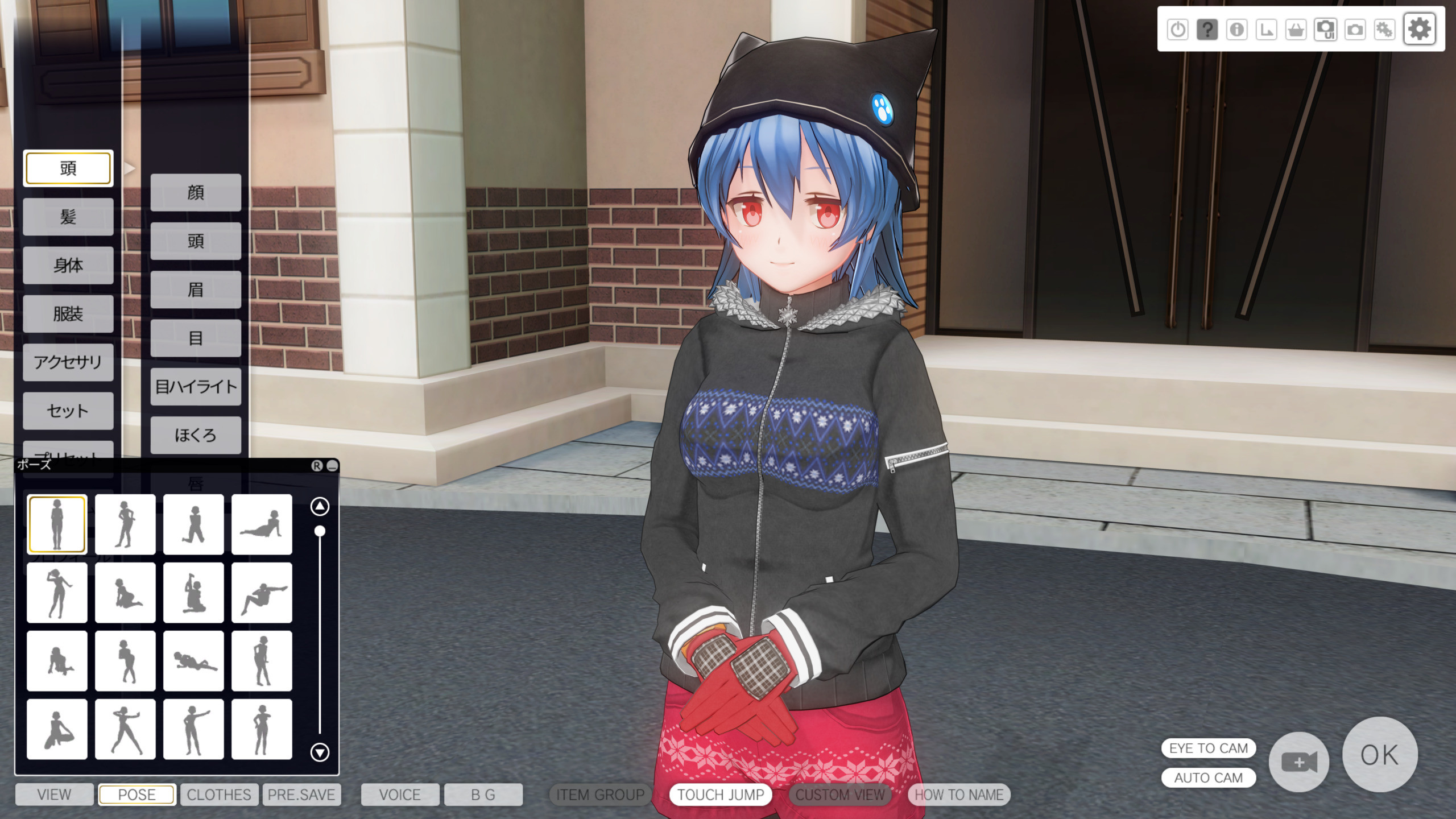Toggle TOUCH JUMP

(x=721, y=795)
